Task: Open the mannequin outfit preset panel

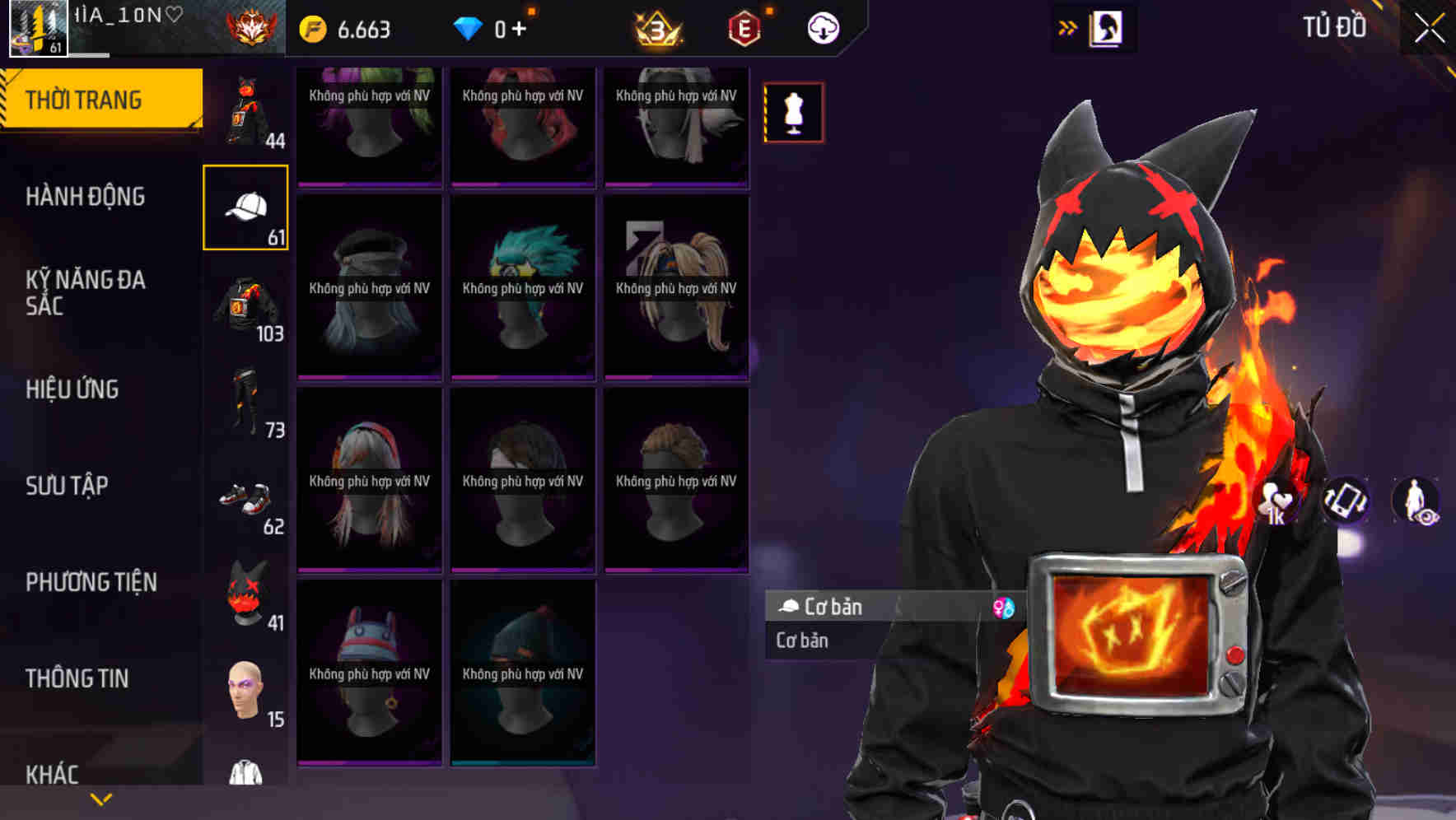Action: pos(793,113)
